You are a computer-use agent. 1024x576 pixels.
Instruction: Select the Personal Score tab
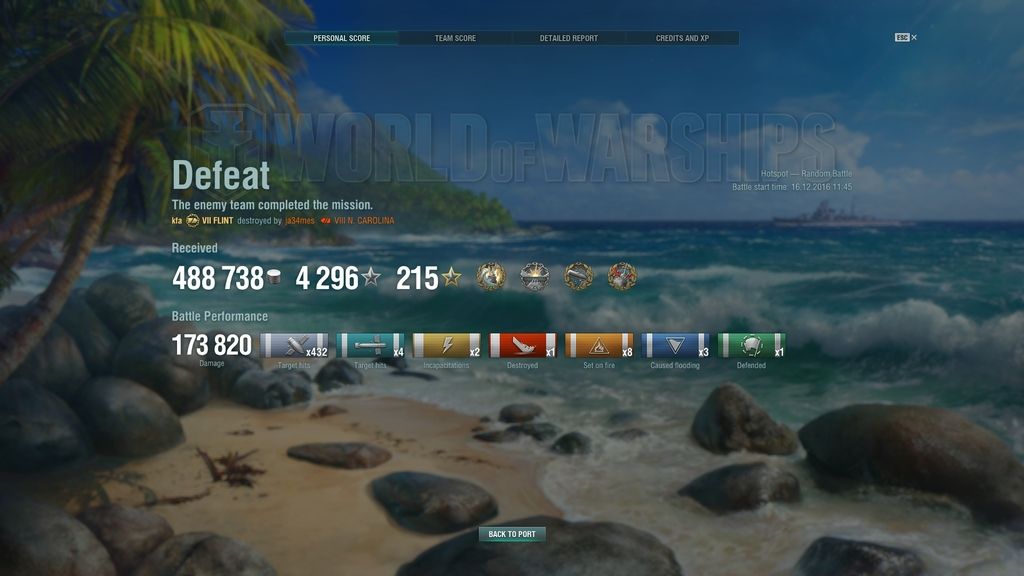pyautogui.click(x=341, y=38)
